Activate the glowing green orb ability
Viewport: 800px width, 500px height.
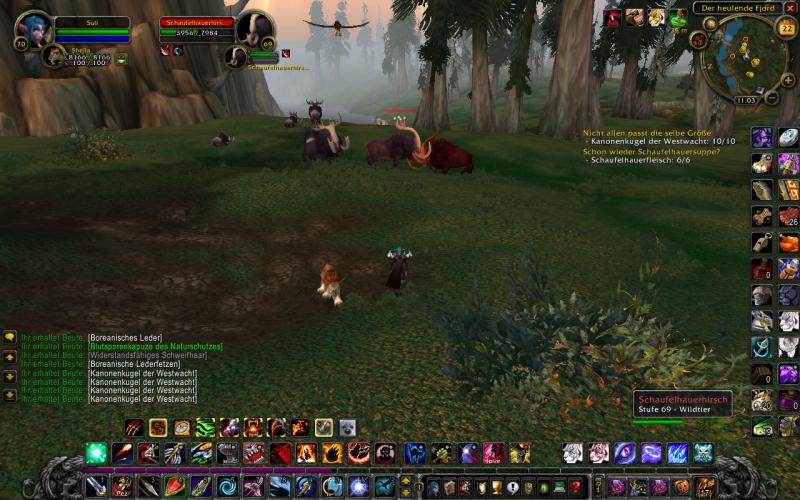coord(97,453)
